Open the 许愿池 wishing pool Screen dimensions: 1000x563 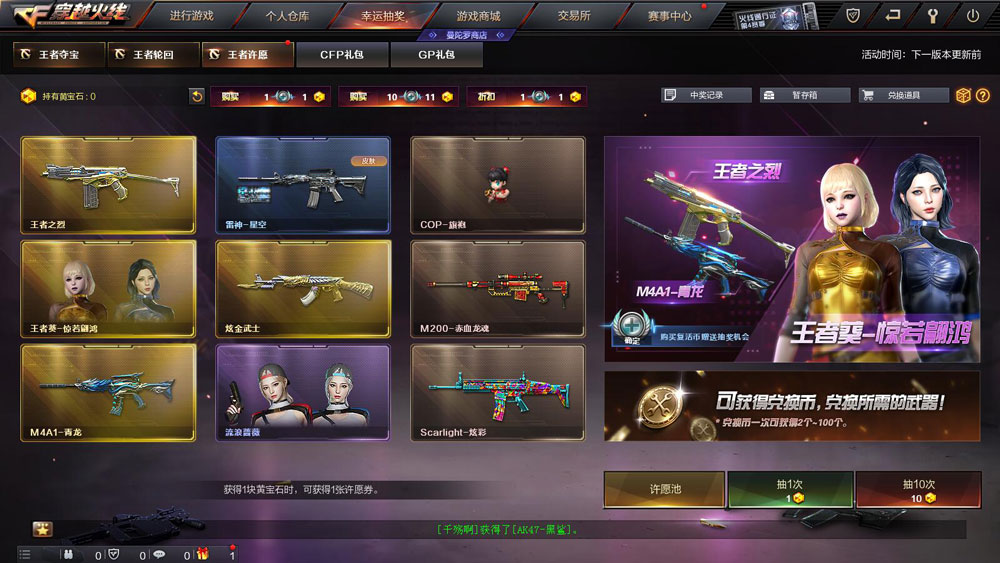coord(665,490)
